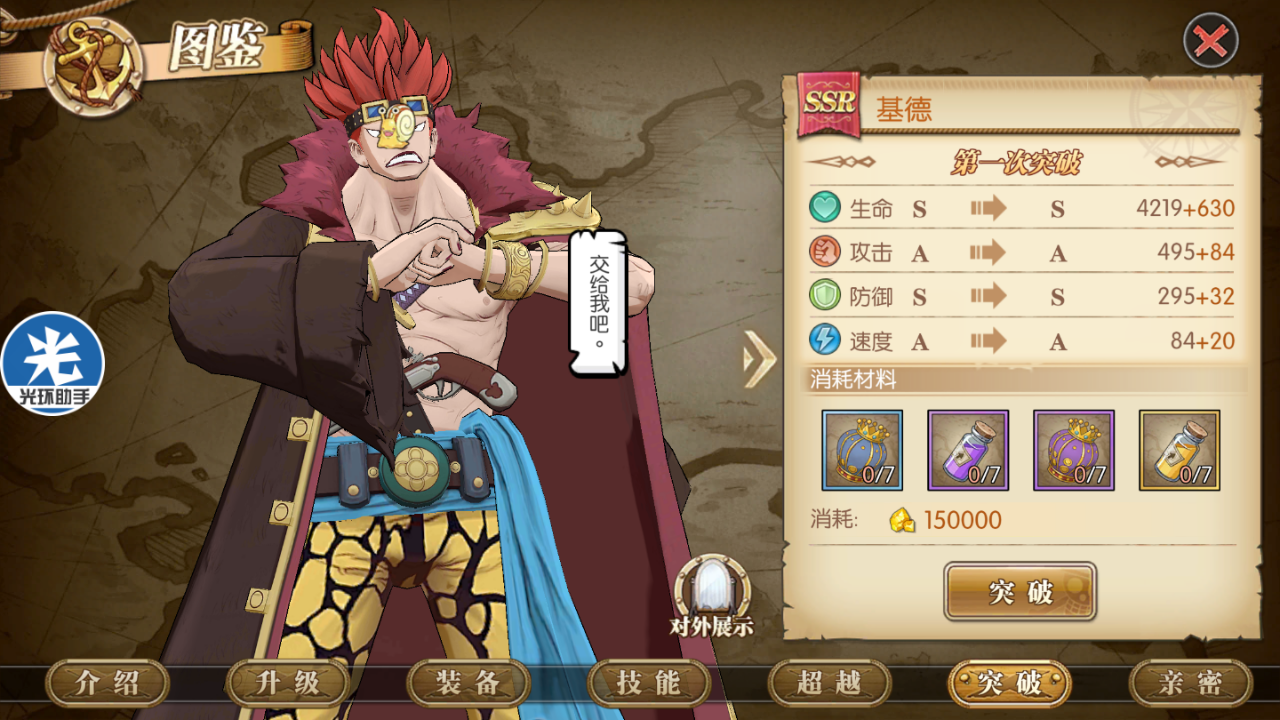Open the 介绍 introduction tab
This screenshot has height=720, width=1280.
[x=108, y=684]
